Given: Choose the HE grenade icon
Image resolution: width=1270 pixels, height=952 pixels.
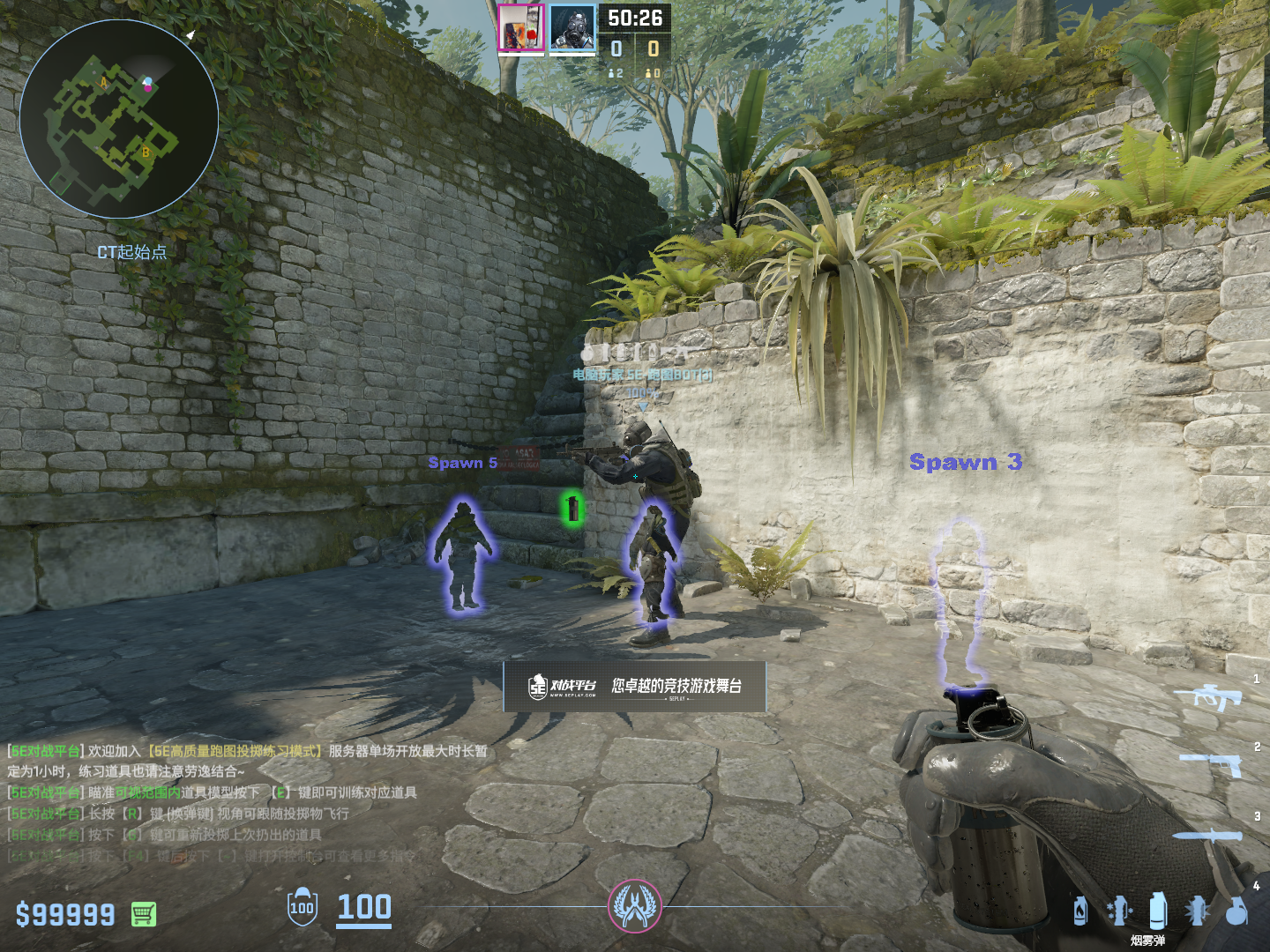Looking at the screenshot, I should pyautogui.click(x=1236, y=911).
